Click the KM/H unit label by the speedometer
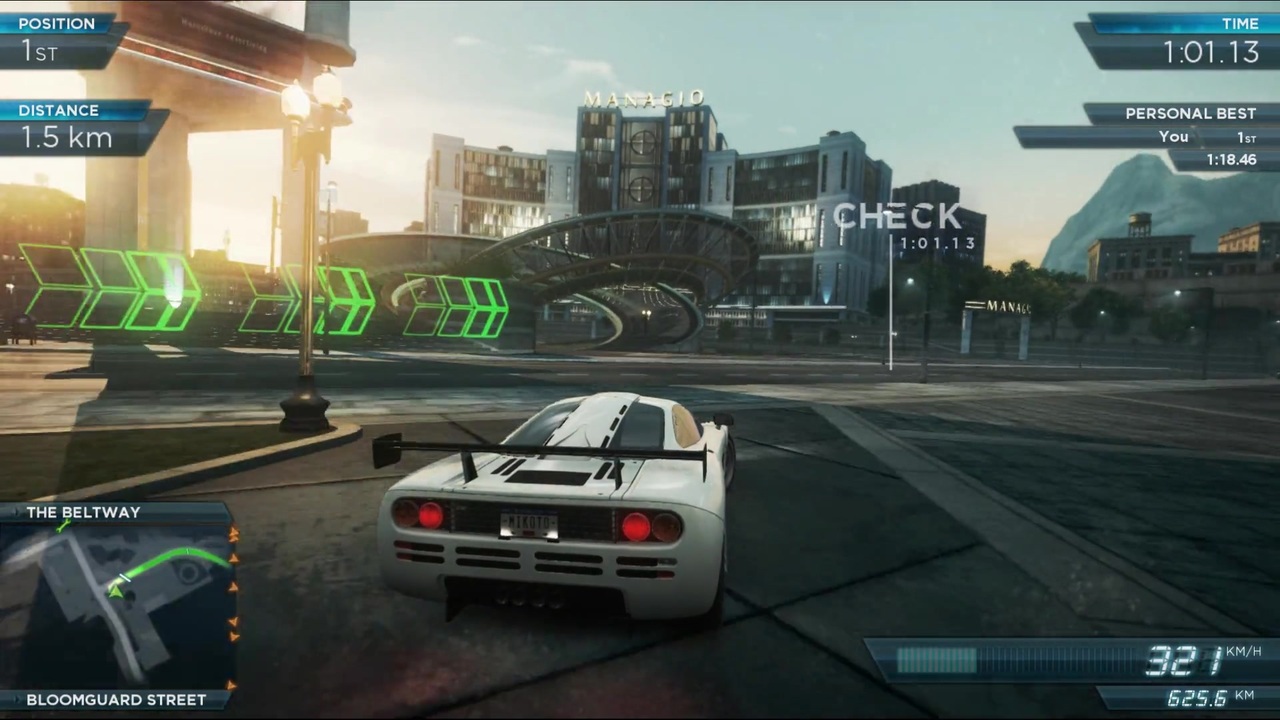The width and height of the screenshot is (1280, 720). click(1243, 651)
